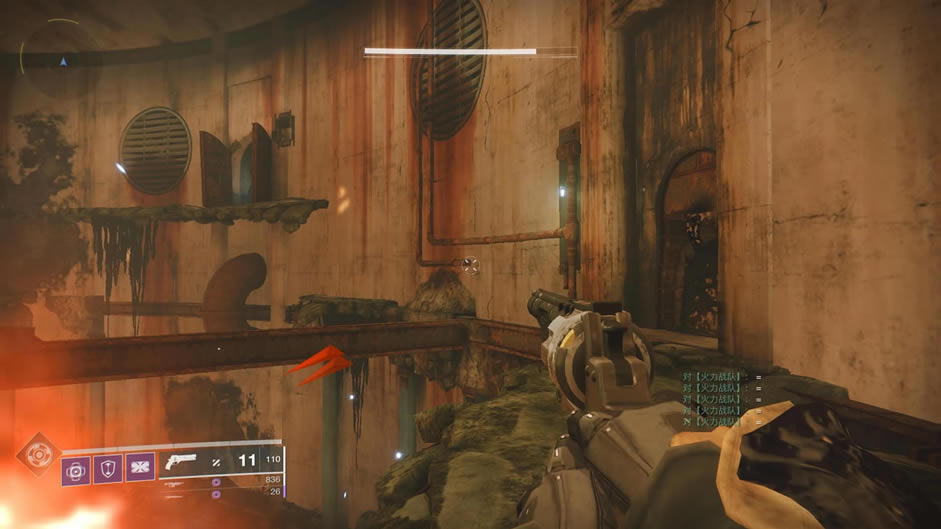Activate the diamond-shaped super ability icon
This screenshot has height=529, width=941.
tap(36, 453)
